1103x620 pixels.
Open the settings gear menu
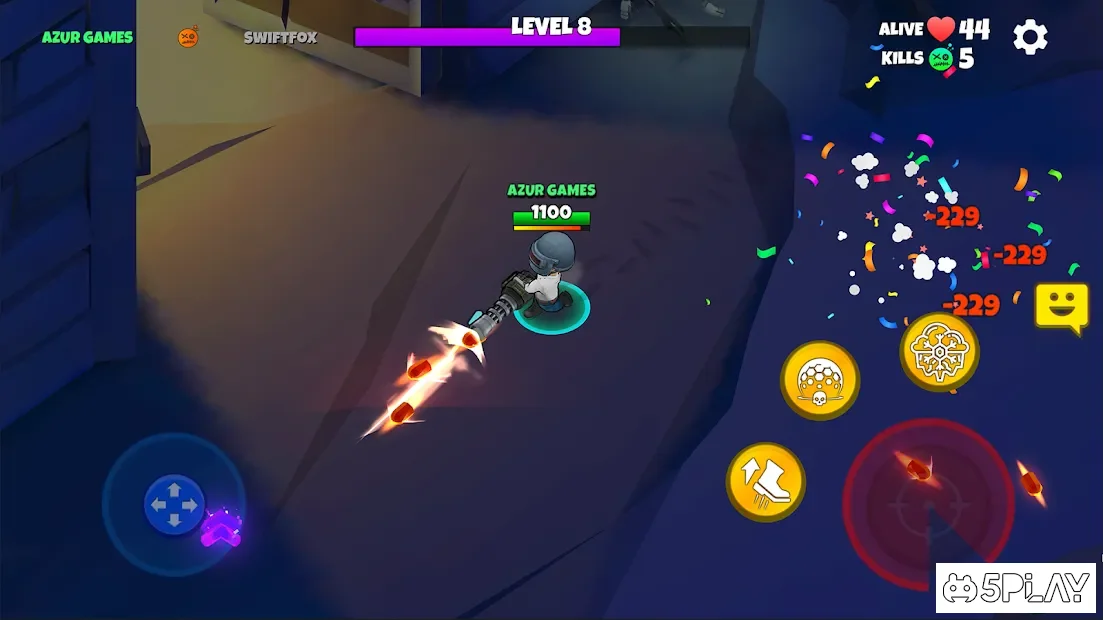click(x=1030, y=38)
